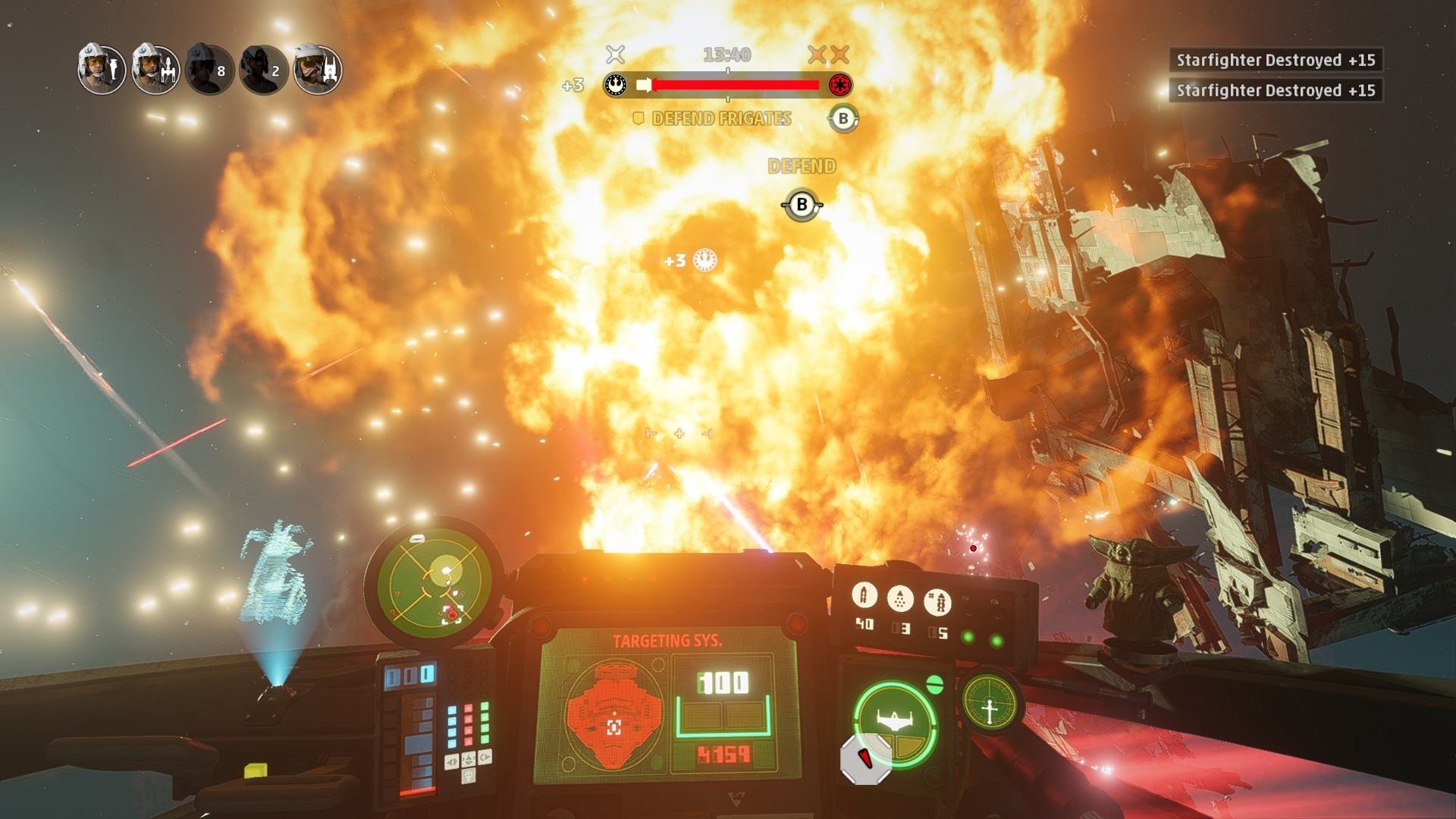Click the green ship shield status gauge
Screen dimensions: 1456x819
(895, 722)
